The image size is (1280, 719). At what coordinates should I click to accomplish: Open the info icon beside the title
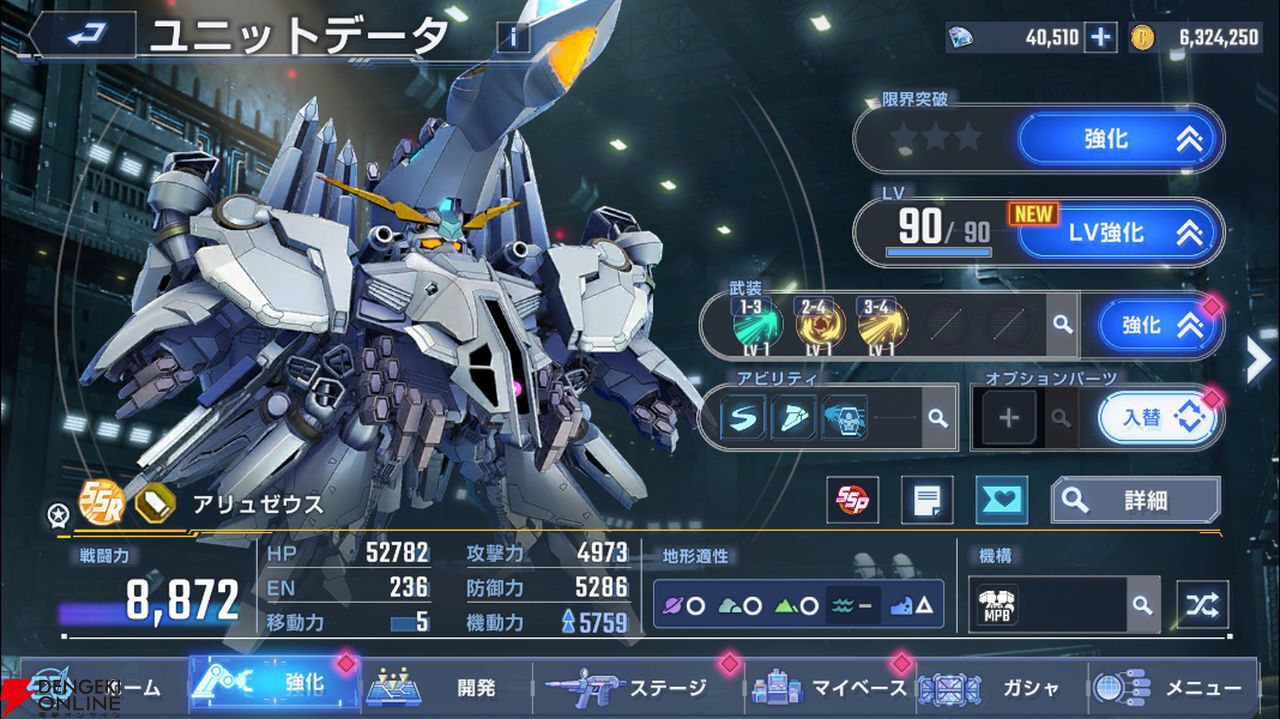point(513,38)
